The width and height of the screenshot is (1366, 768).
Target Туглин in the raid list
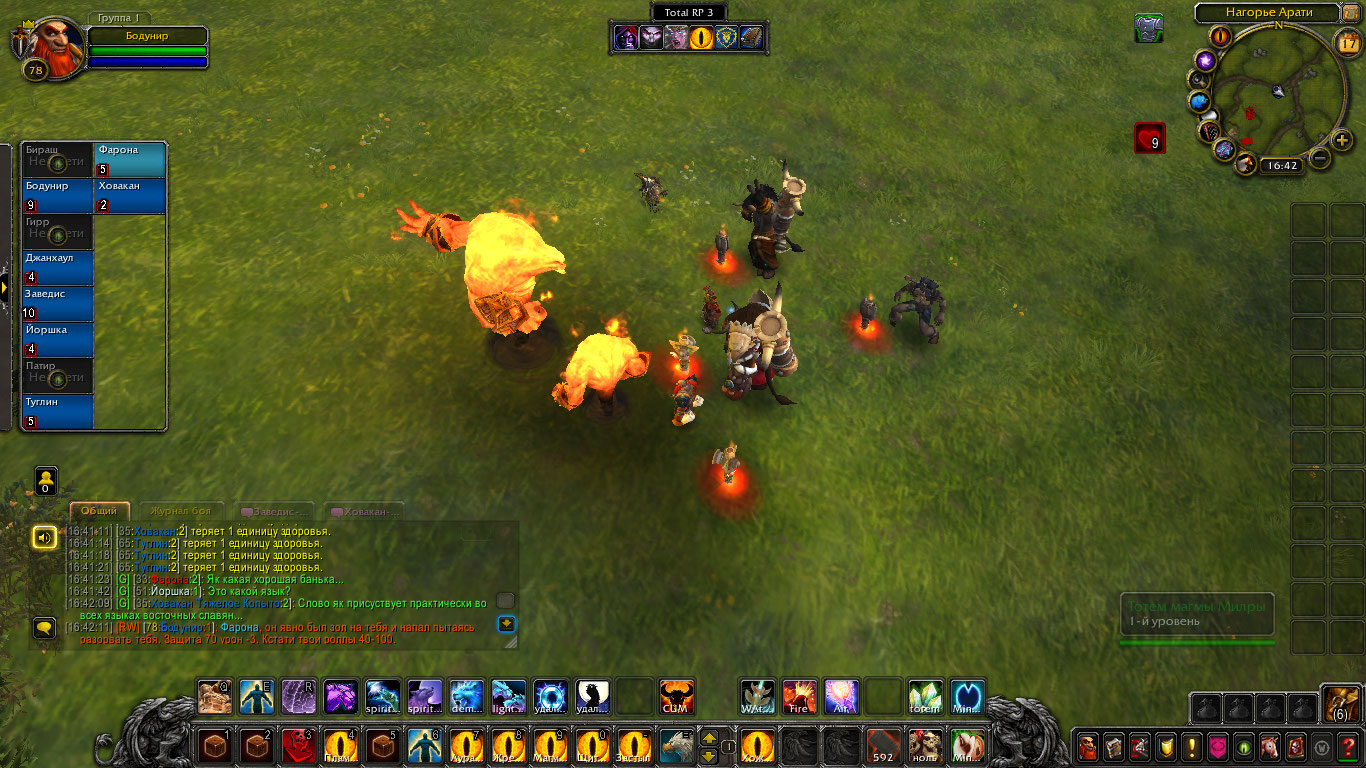coord(57,412)
